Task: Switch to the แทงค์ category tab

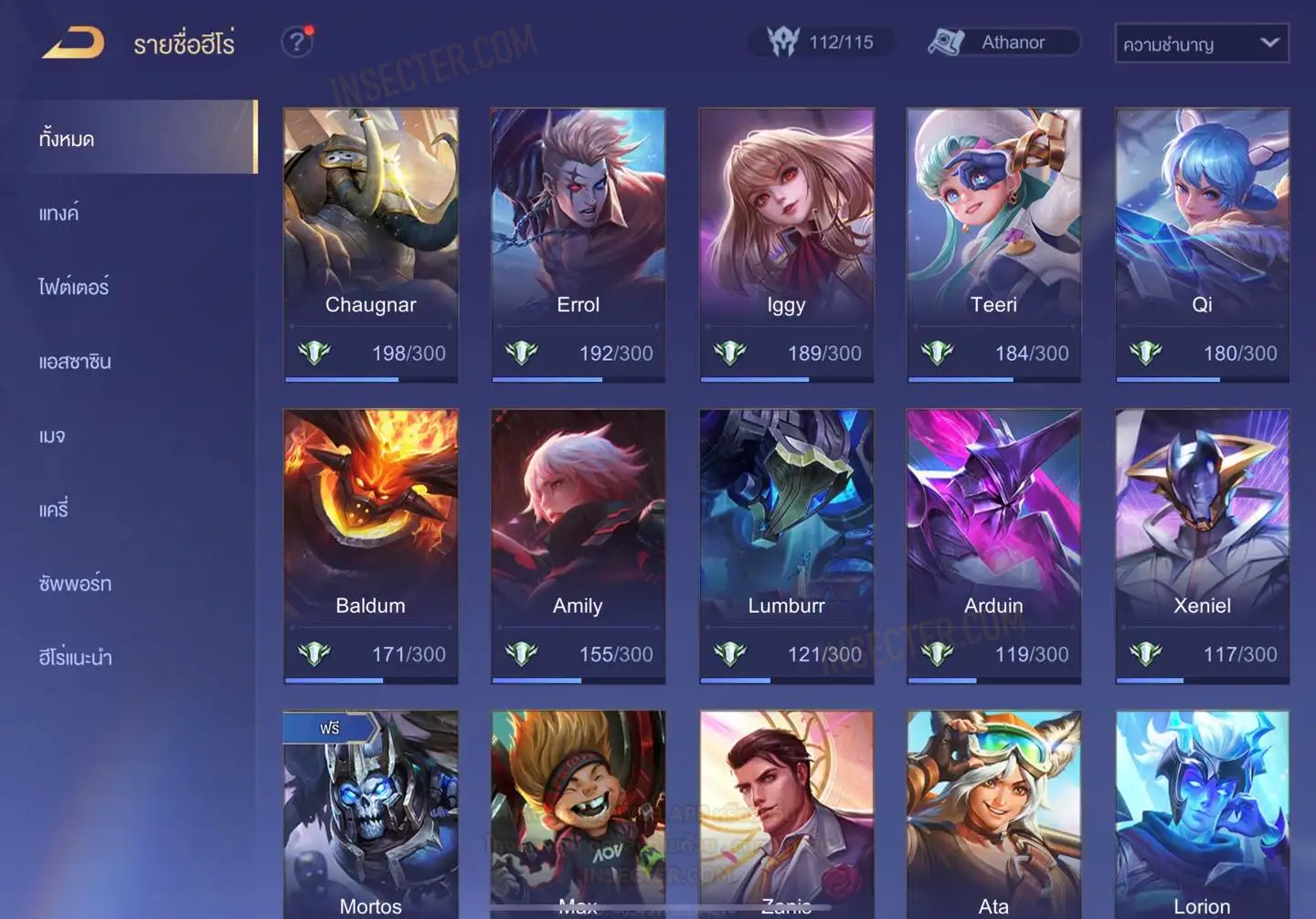Action: 59,214
